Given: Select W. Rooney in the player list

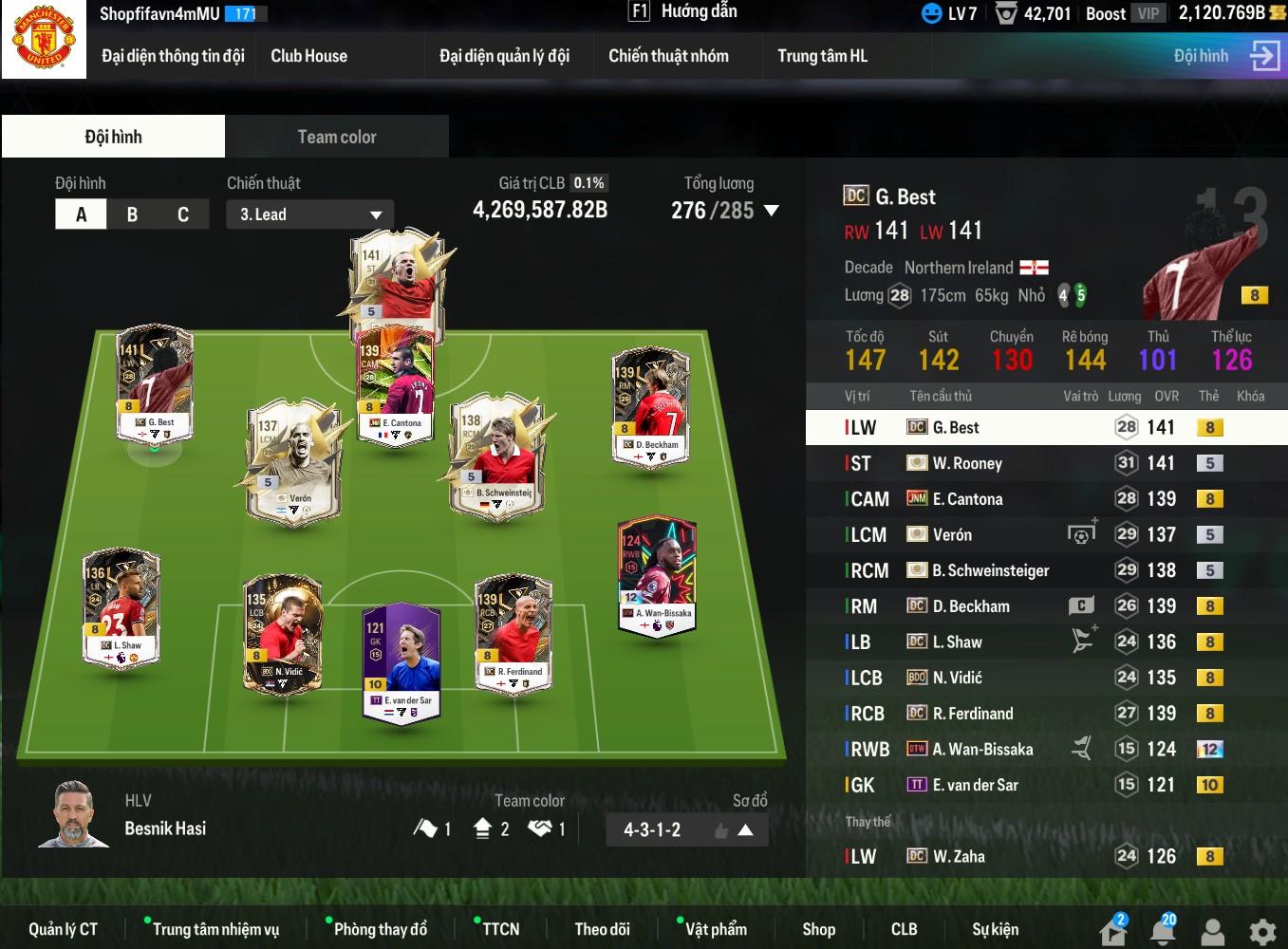Looking at the screenshot, I should (1044, 463).
